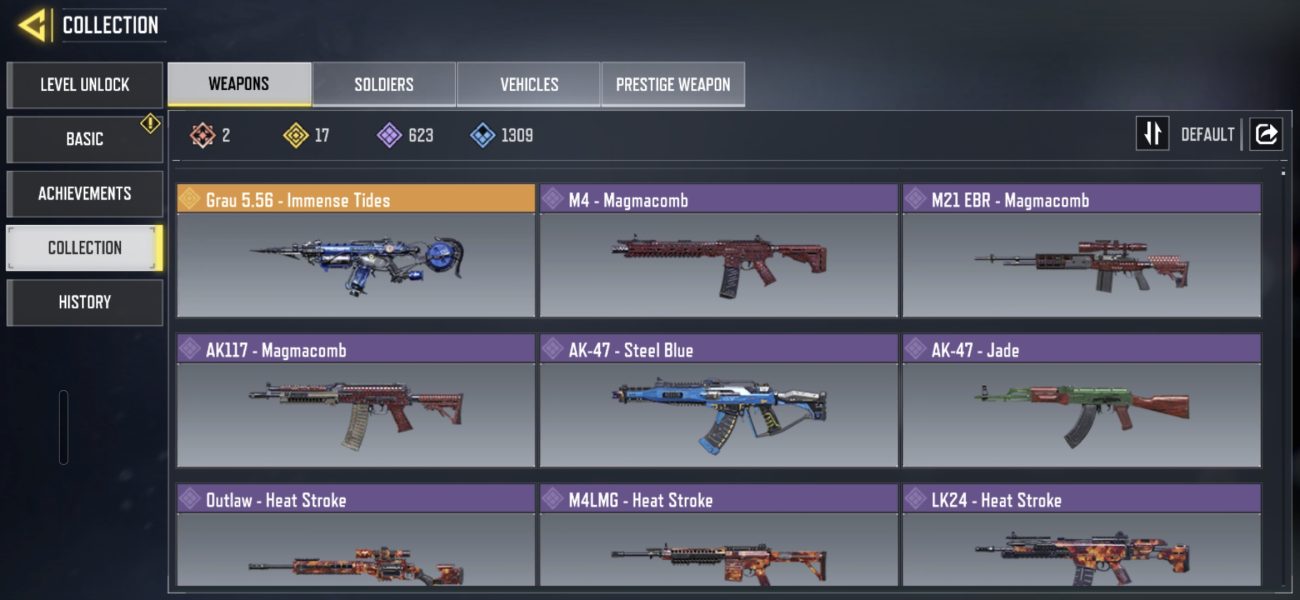The image size is (1300, 600).
Task: Open the Basic profile section
Action: (x=84, y=139)
